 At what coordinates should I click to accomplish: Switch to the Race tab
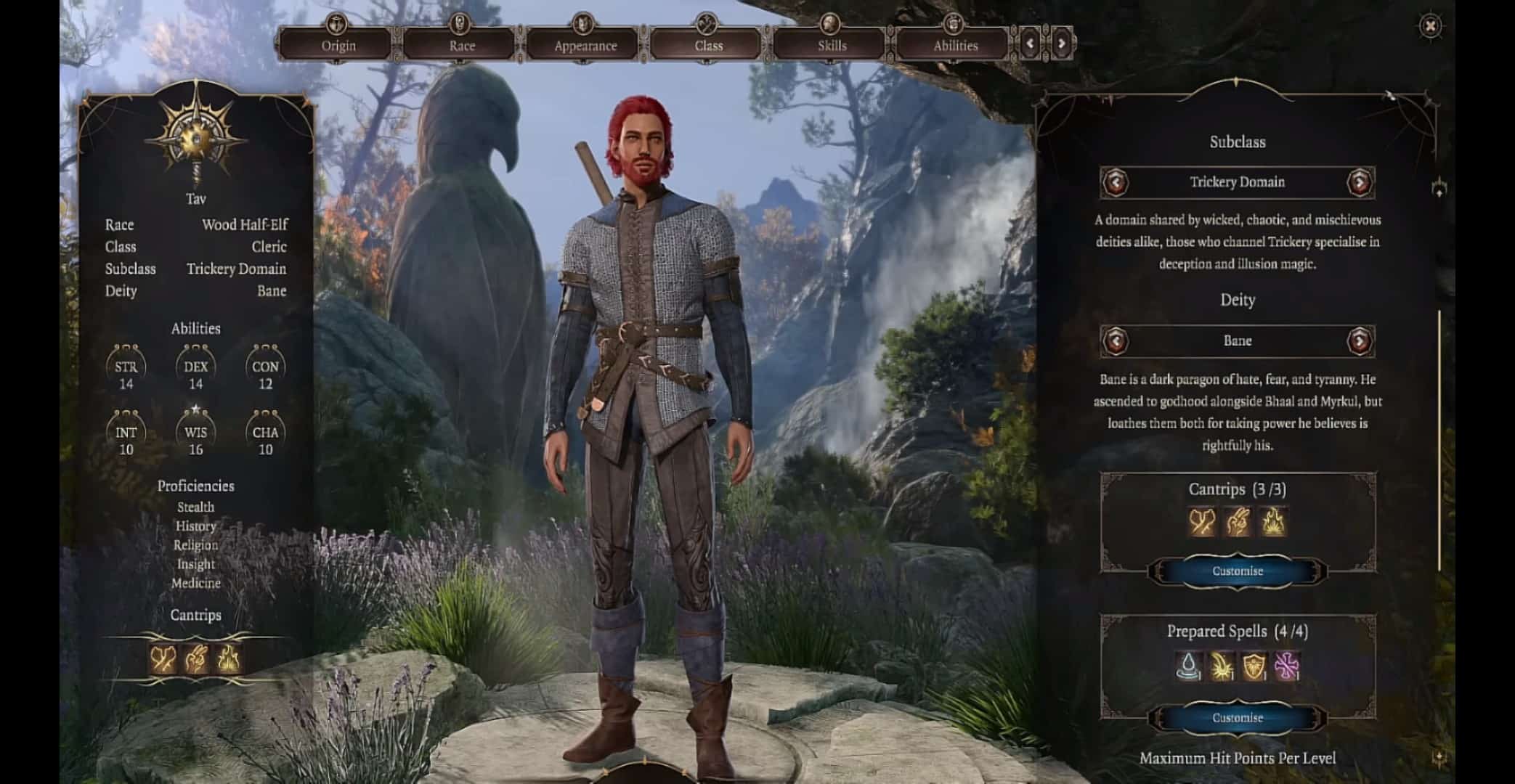point(462,45)
